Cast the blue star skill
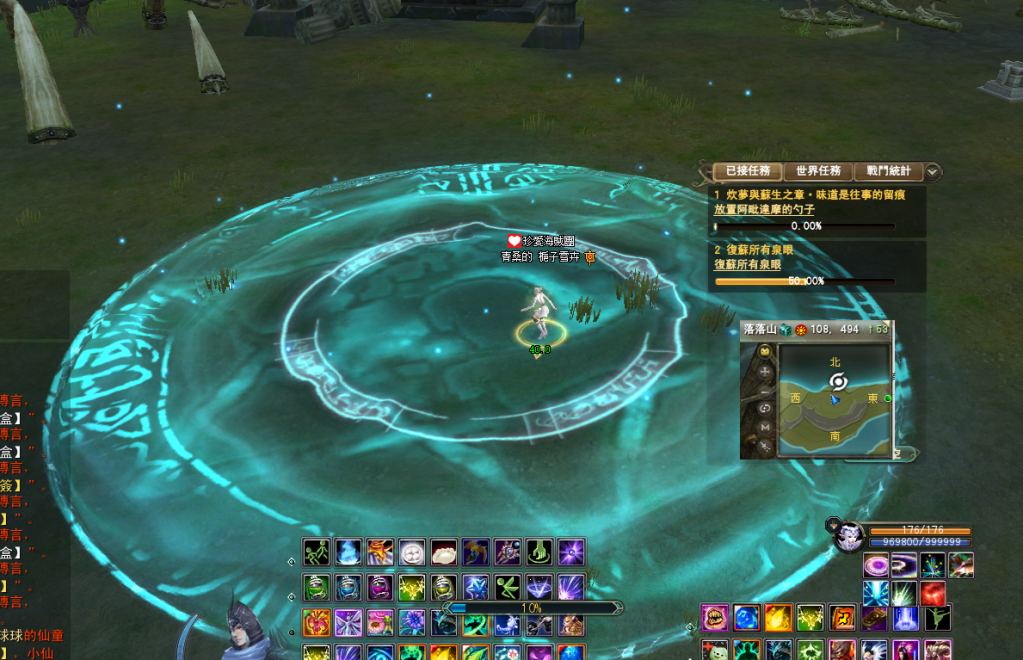1023x660 pixels. (476, 587)
